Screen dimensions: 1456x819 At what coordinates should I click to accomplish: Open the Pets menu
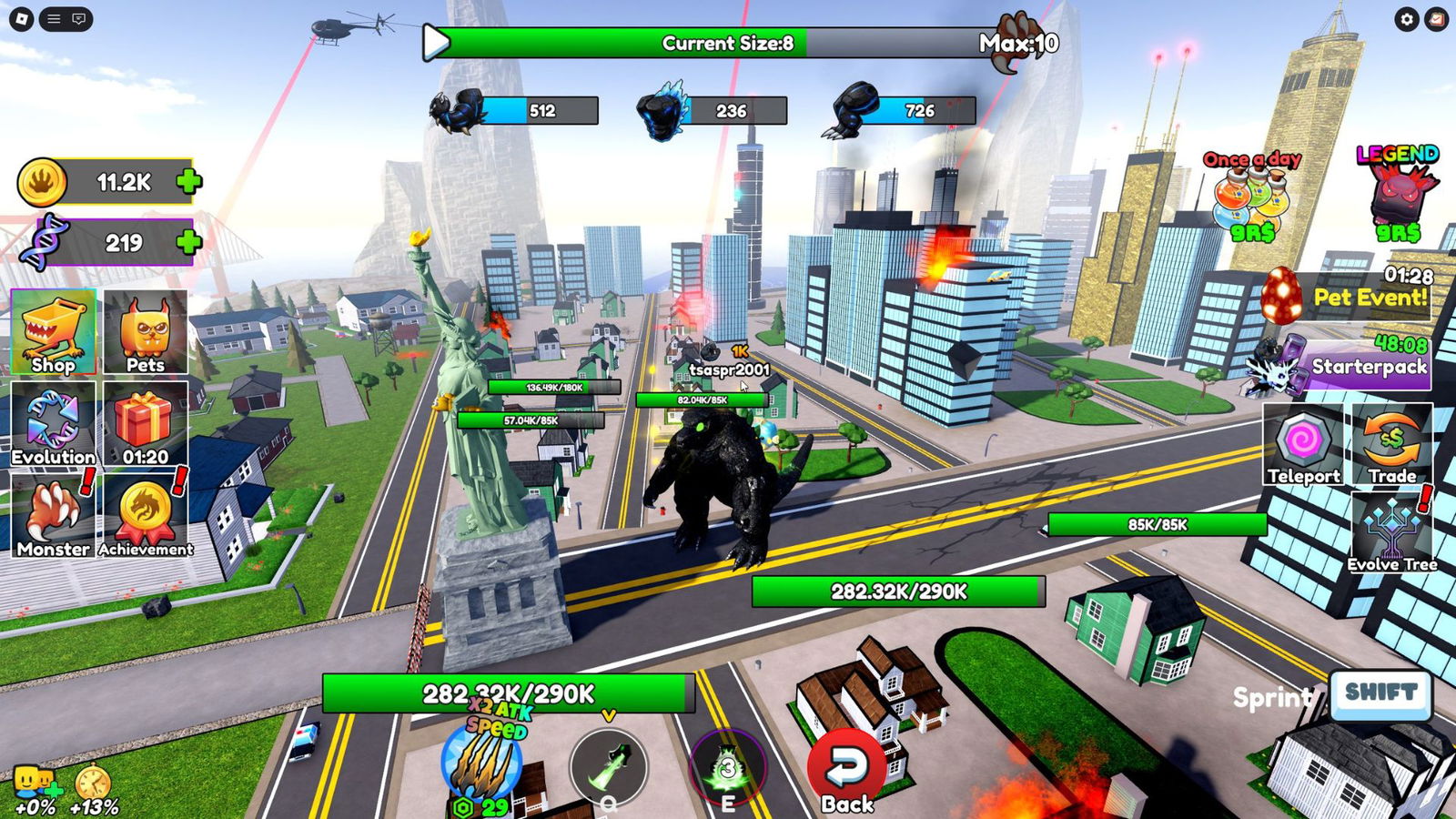tap(146, 332)
